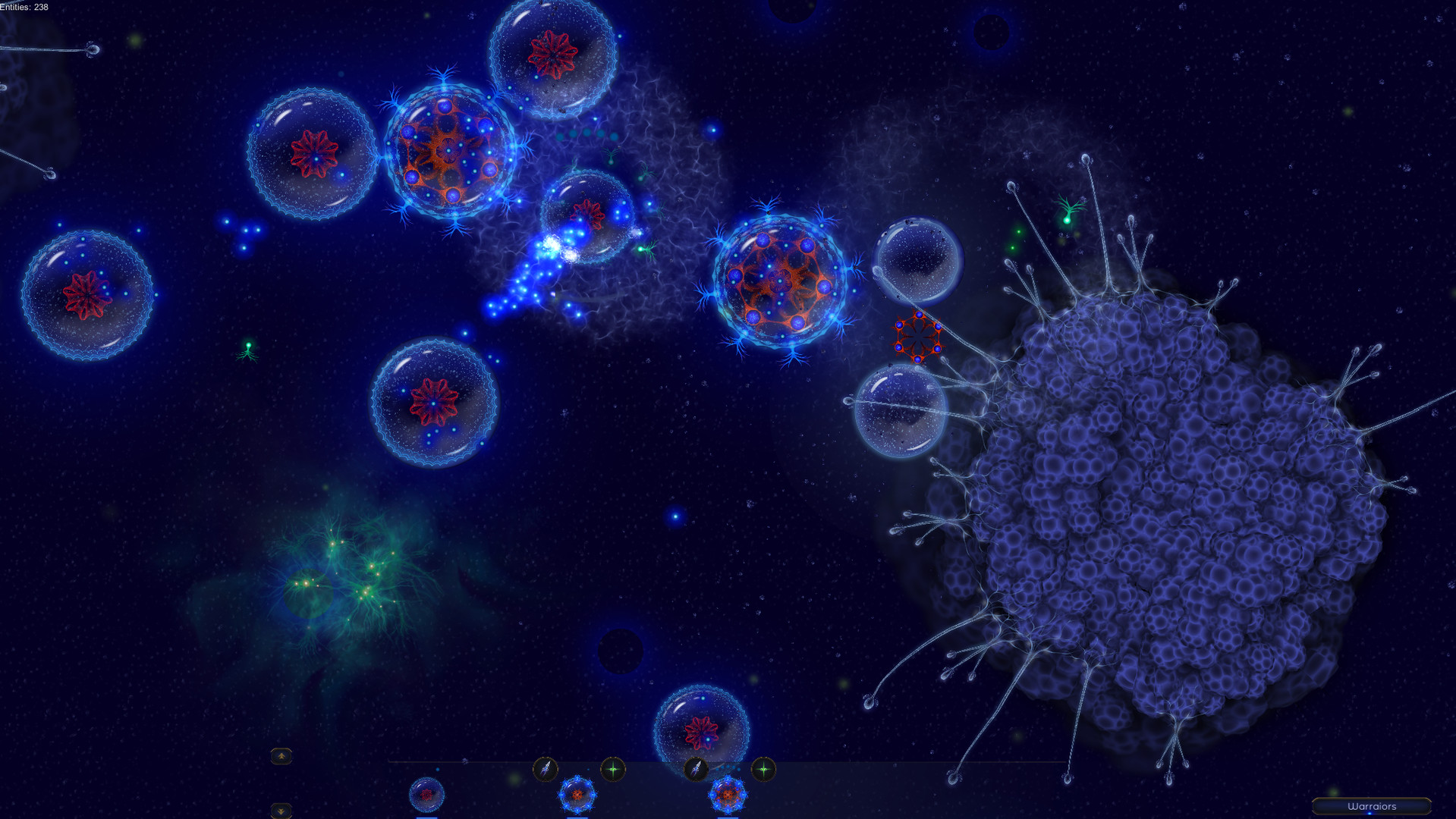Click the right green cross growth icon

pos(763,768)
